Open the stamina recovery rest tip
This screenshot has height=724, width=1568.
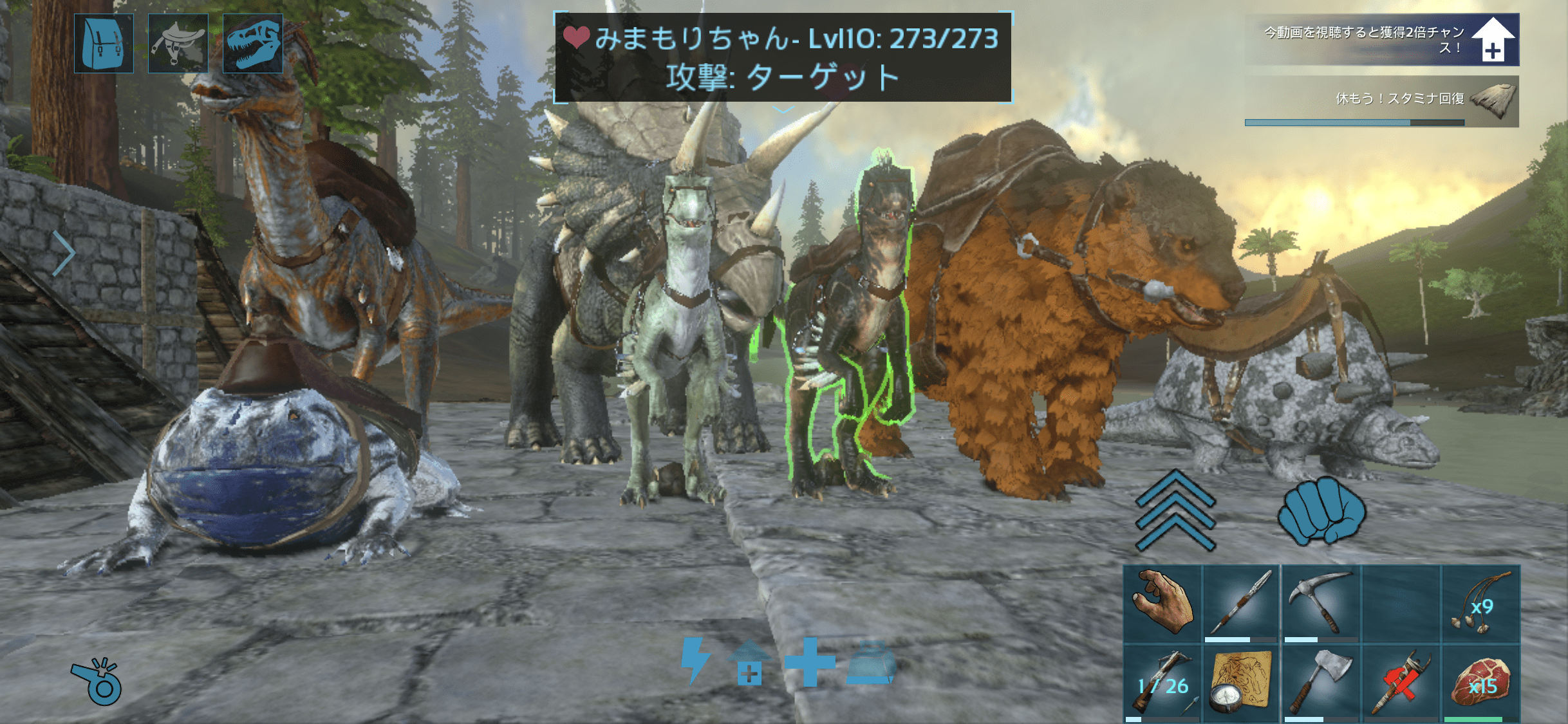[x=1382, y=102]
